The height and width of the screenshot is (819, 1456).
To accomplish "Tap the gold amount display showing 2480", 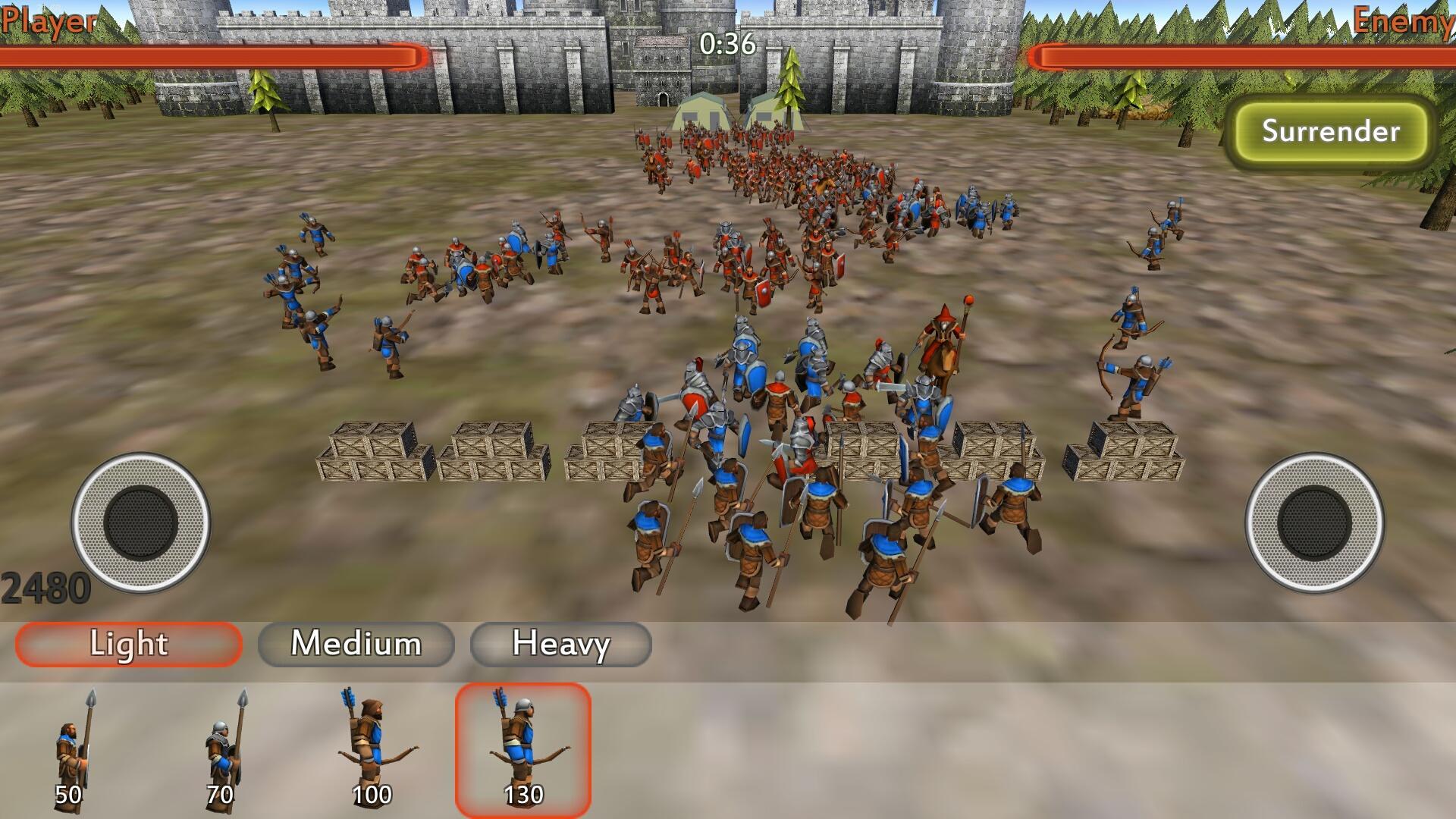I will [45, 584].
